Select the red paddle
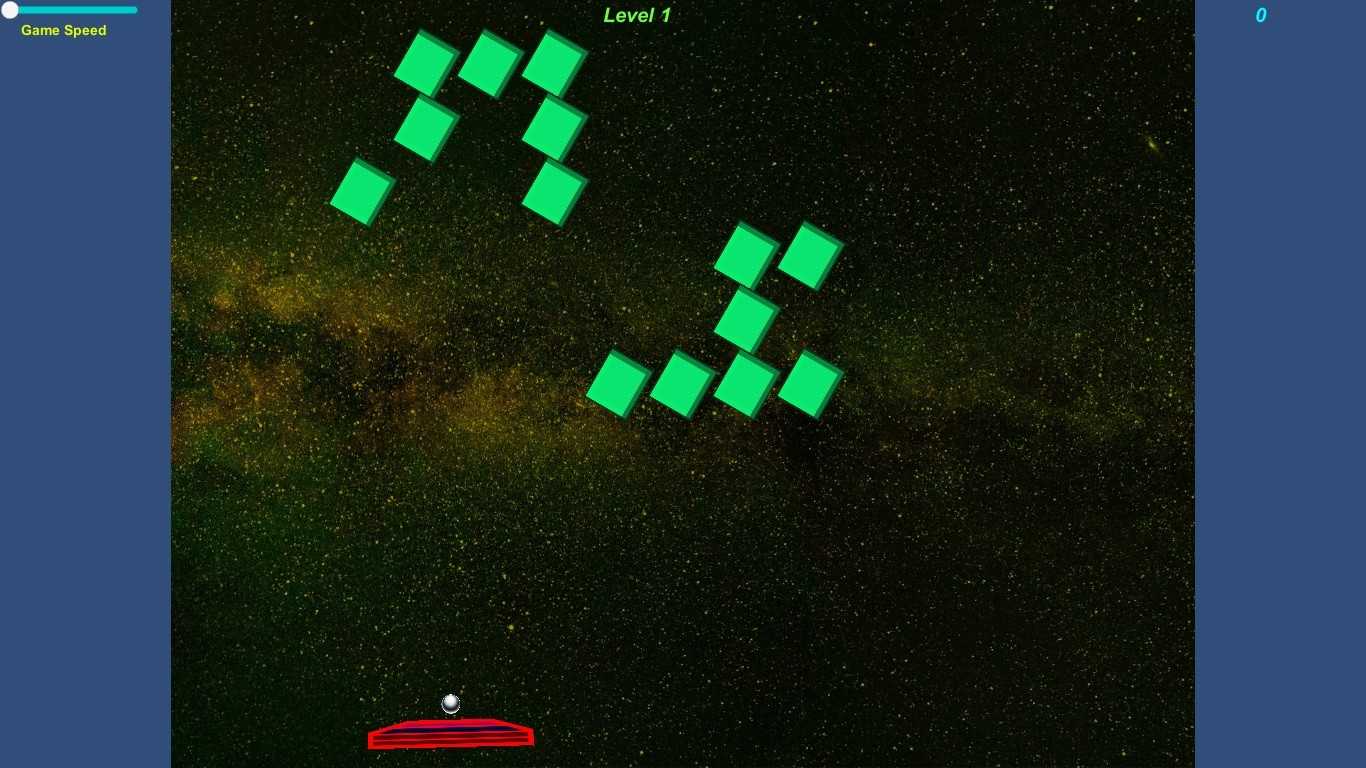 (450, 733)
